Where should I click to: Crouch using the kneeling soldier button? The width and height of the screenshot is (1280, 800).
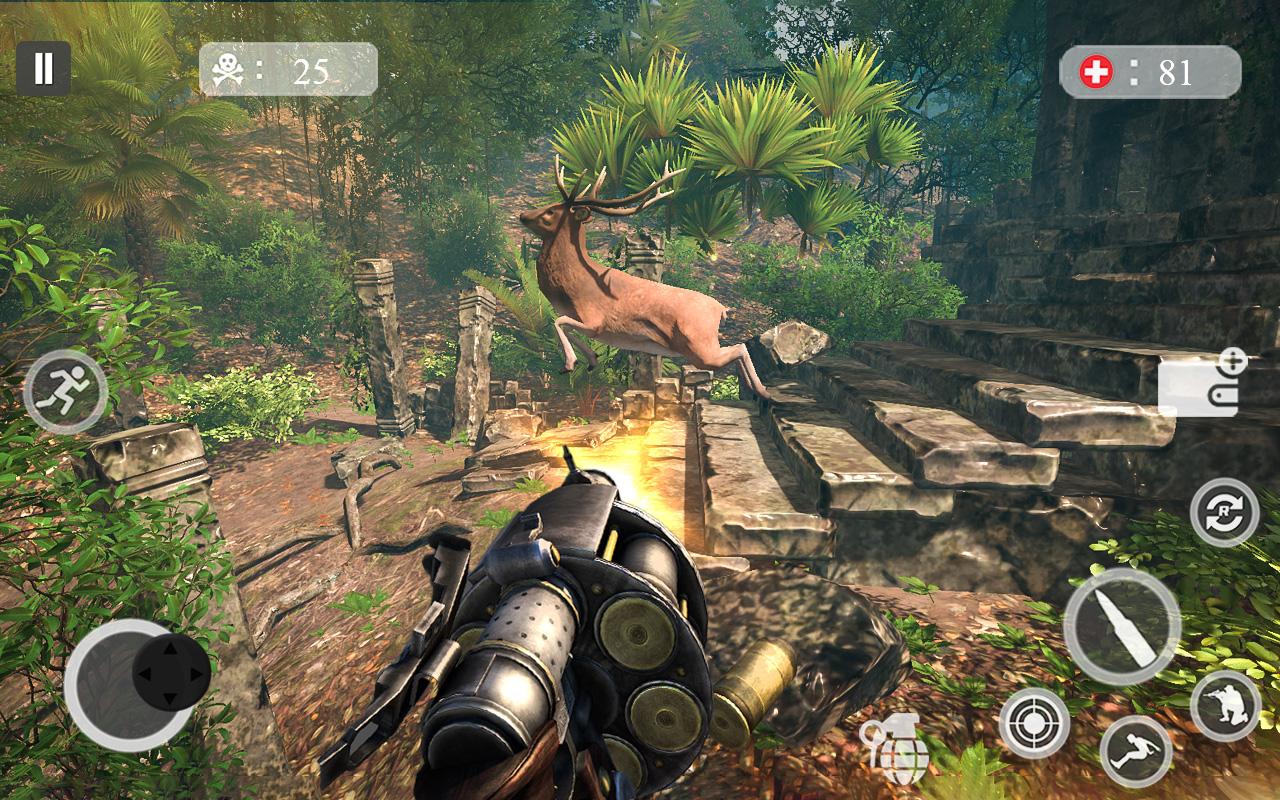(x=1225, y=705)
